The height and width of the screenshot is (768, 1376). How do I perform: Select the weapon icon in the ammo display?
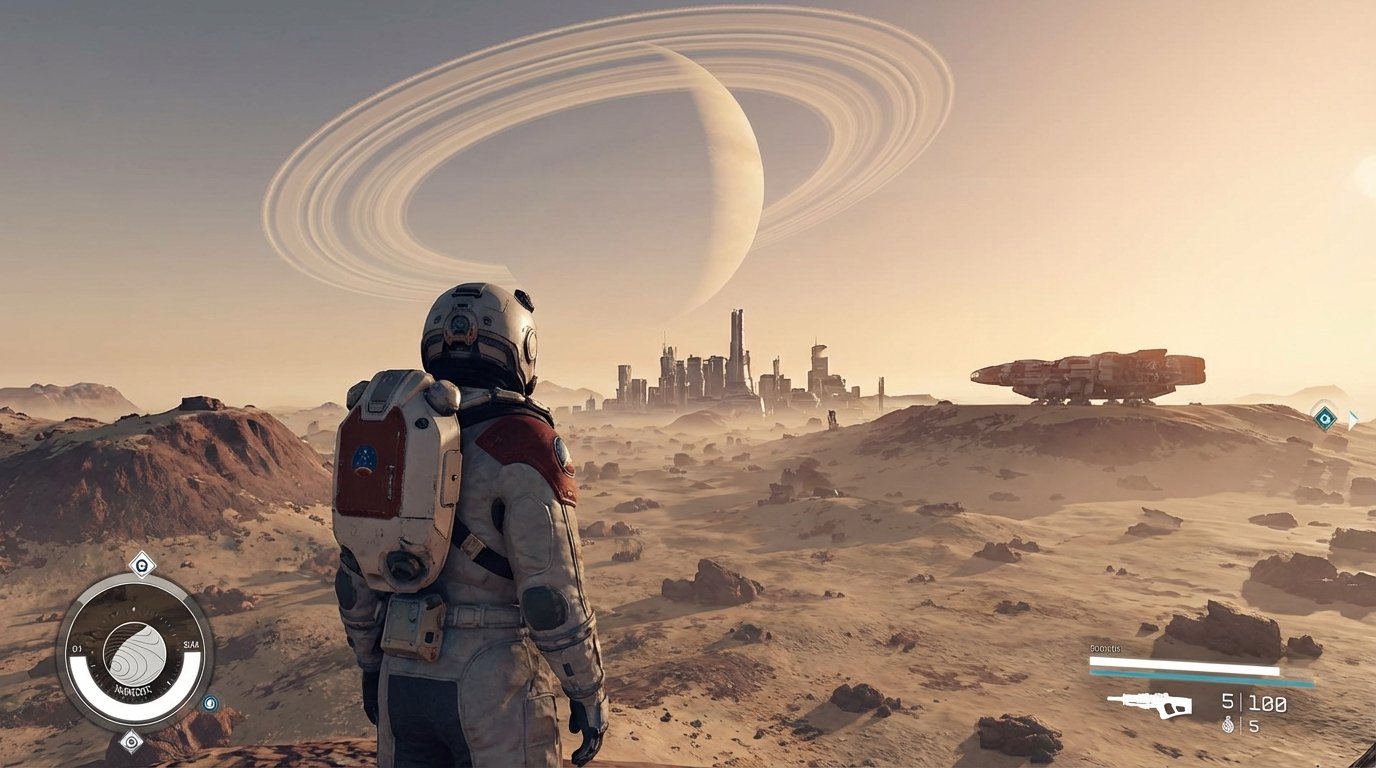(1151, 703)
